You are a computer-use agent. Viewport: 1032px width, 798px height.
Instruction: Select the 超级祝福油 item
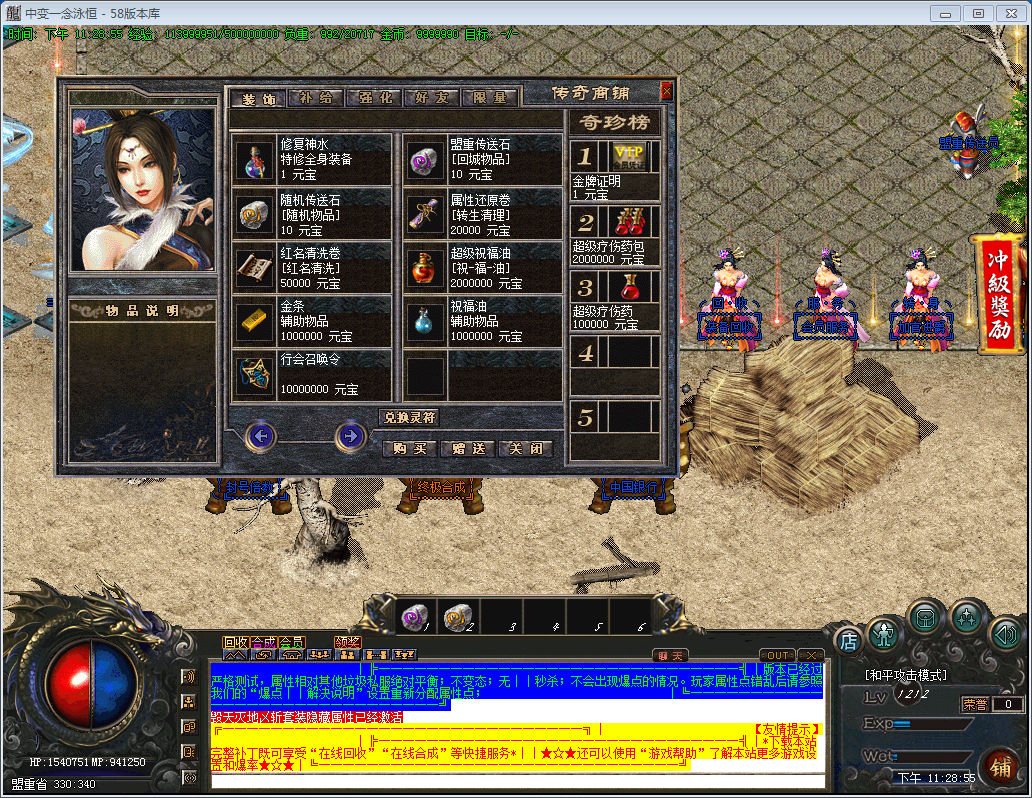[483, 268]
